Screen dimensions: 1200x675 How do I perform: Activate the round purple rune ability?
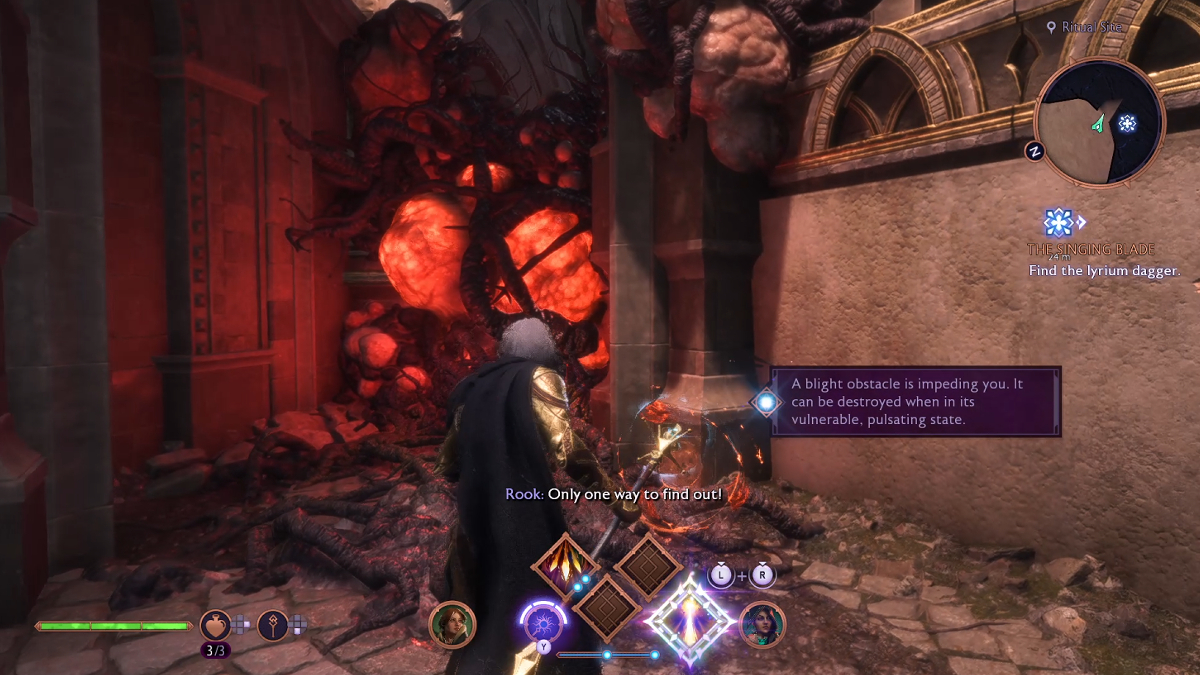pyautogui.click(x=542, y=624)
